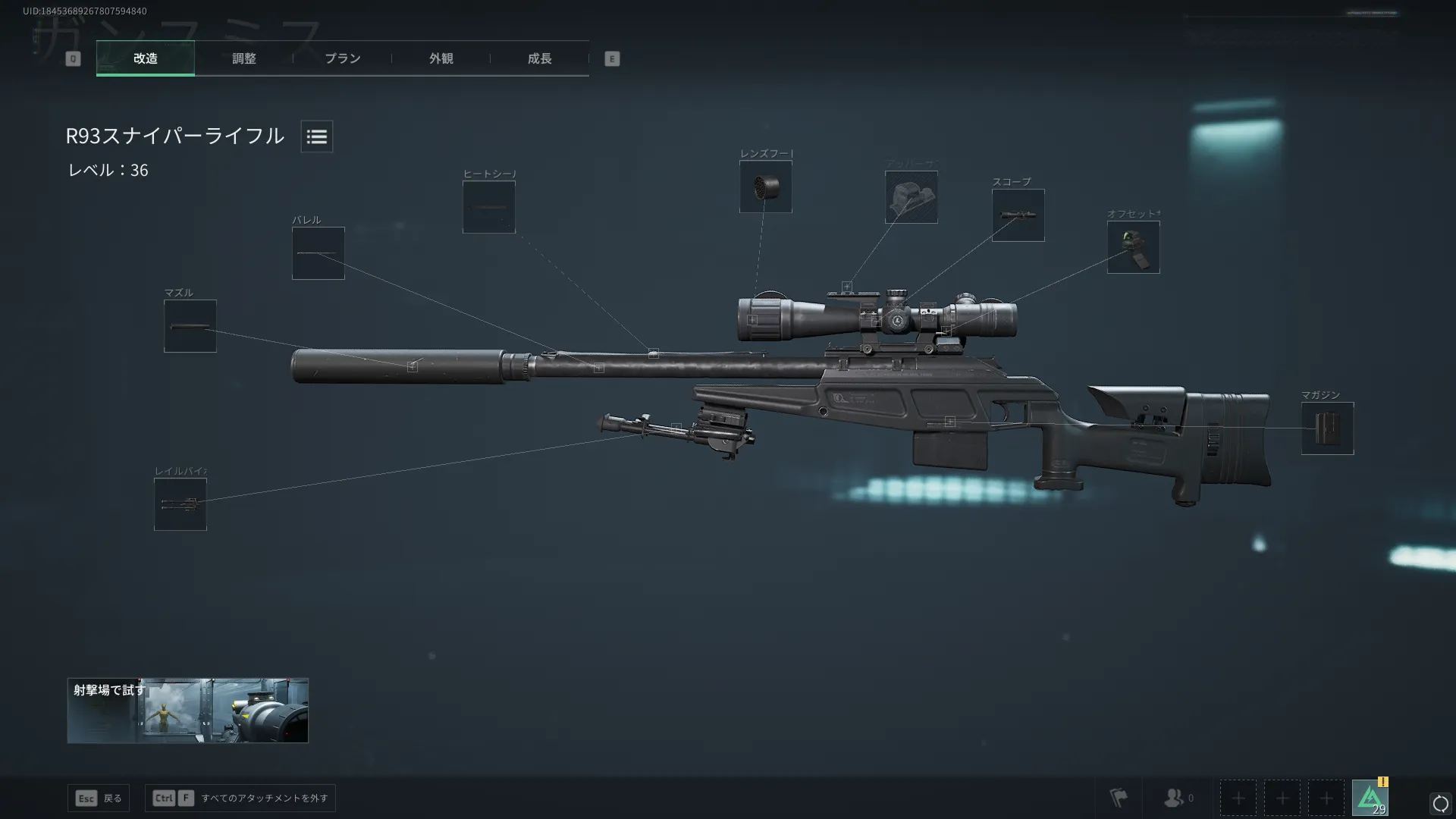Image resolution: width=1456 pixels, height=819 pixels.
Task: Switch to the 外観 tab
Action: [441, 58]
